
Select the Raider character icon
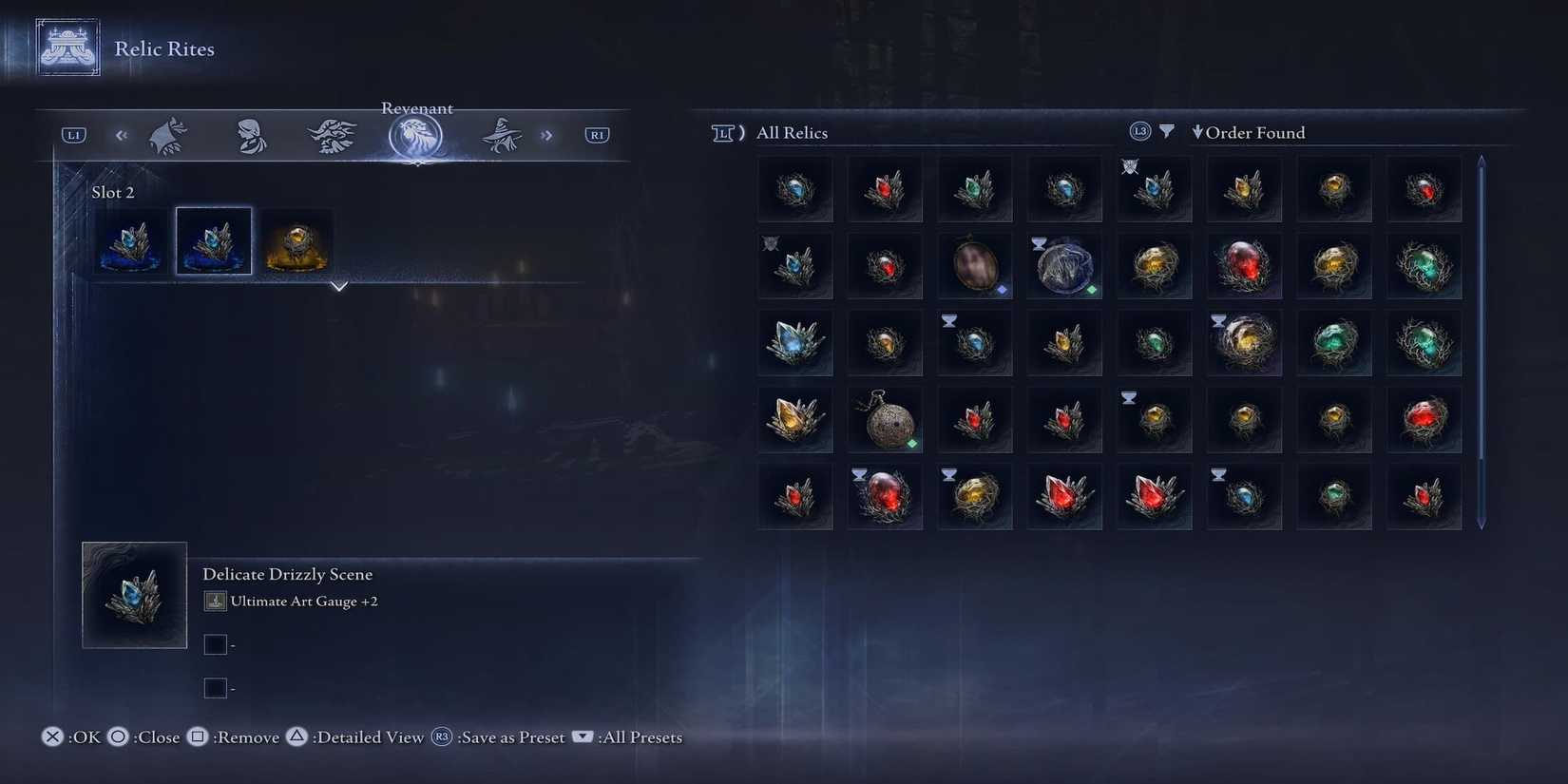pos(333,135)
